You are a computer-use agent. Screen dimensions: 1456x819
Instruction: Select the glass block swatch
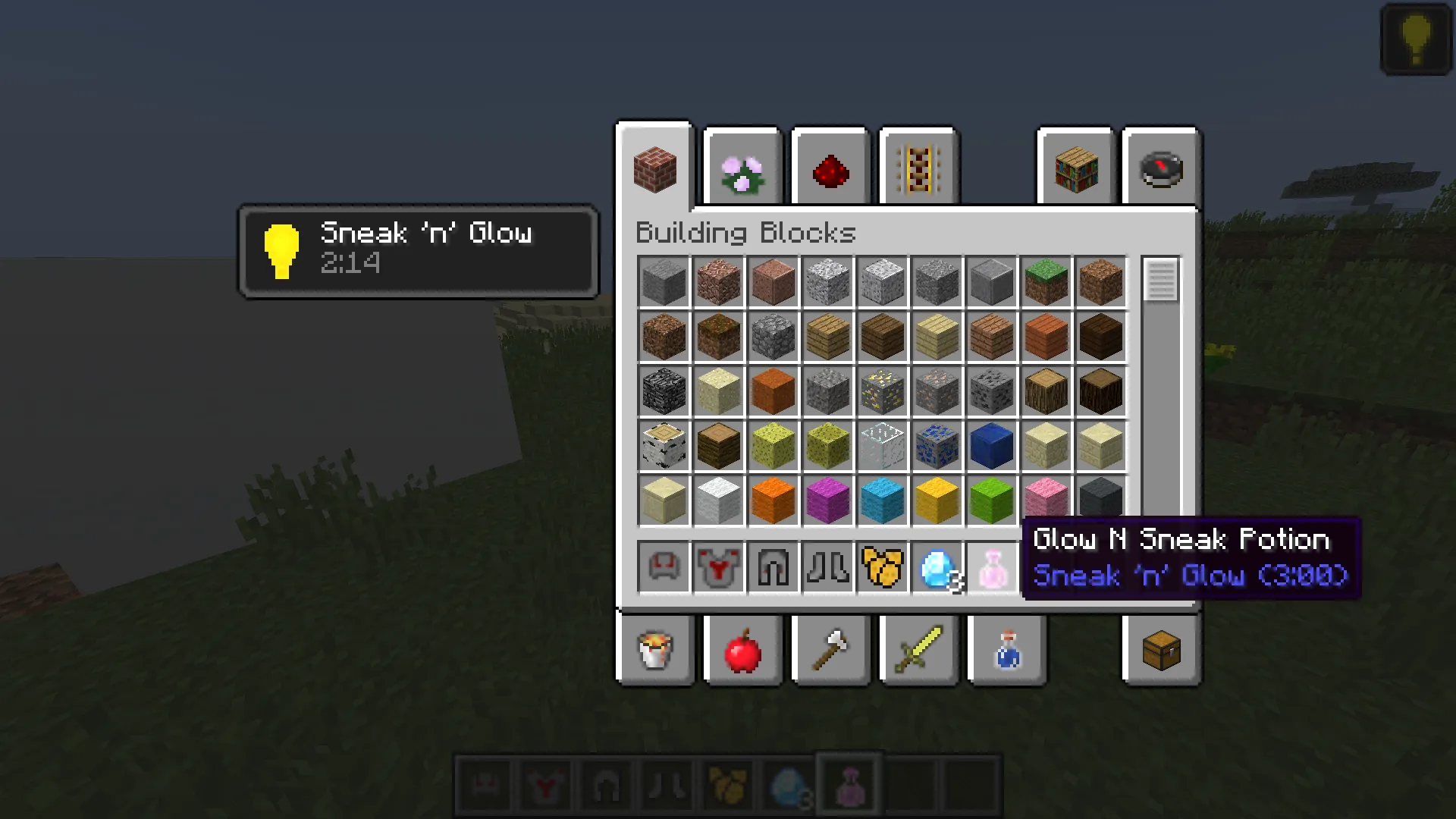coord(882,446)
